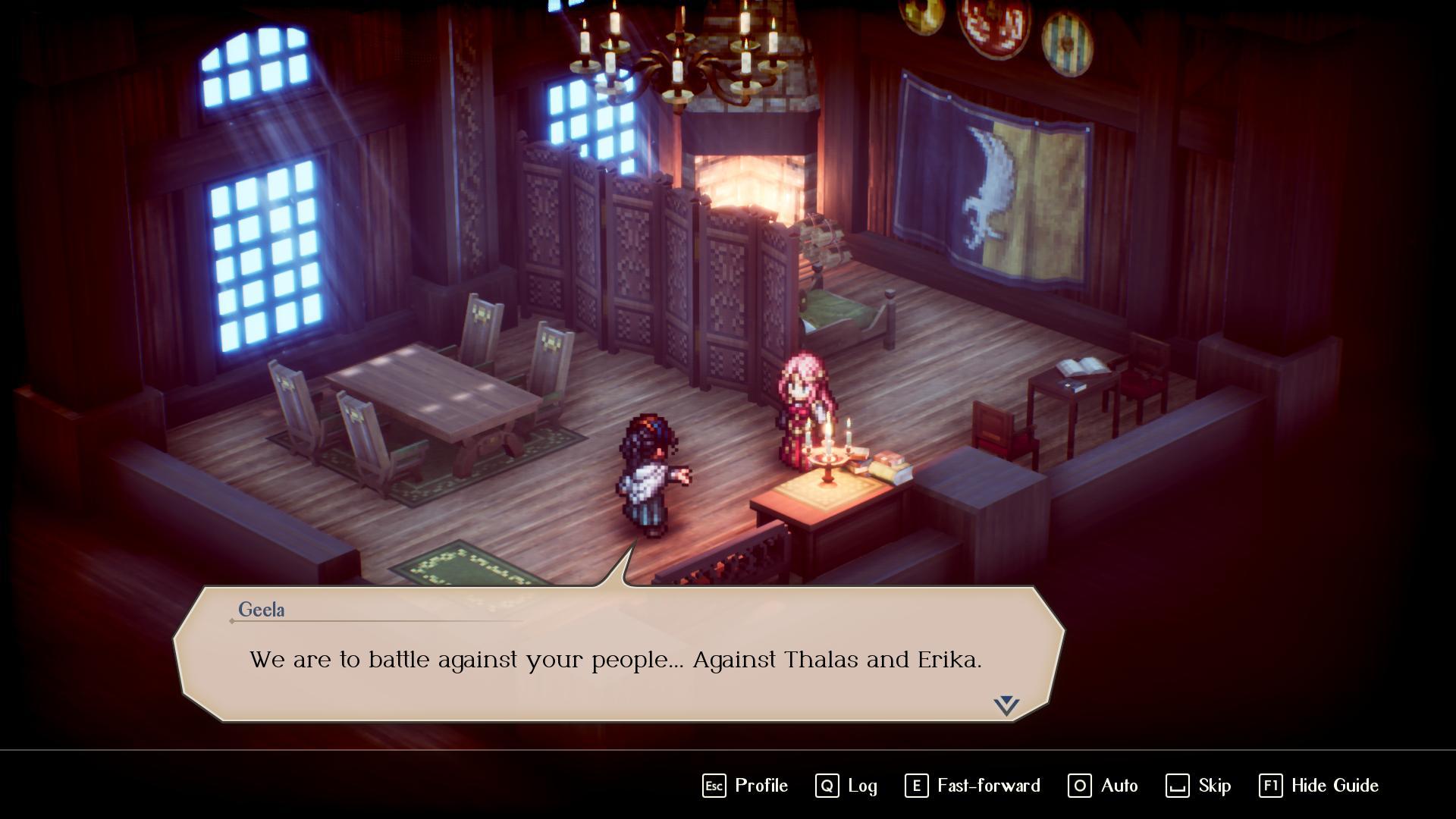Image resolution: width=1456 pixels, height=819 pixels.
Task: Open the character Profile
Action: click(745, 786)
